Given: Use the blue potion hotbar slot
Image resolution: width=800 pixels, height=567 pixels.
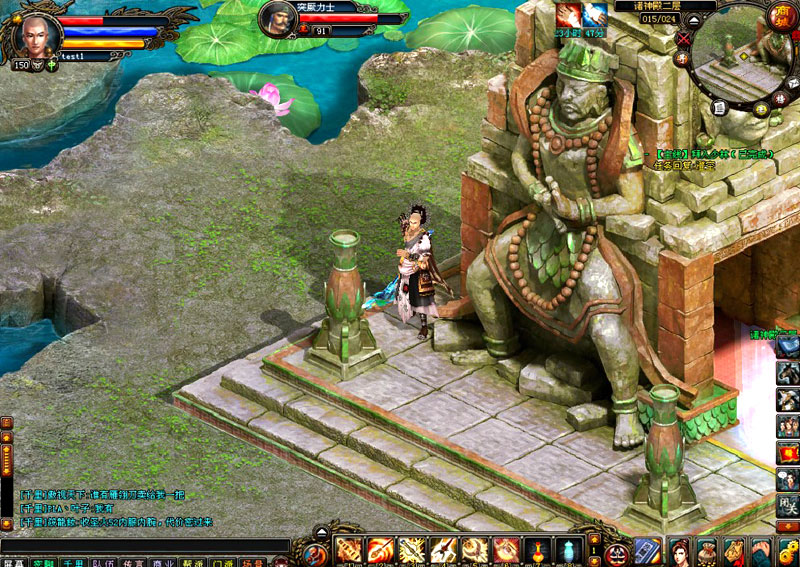Looking at the screenshot, I should [x=566, y=549].
